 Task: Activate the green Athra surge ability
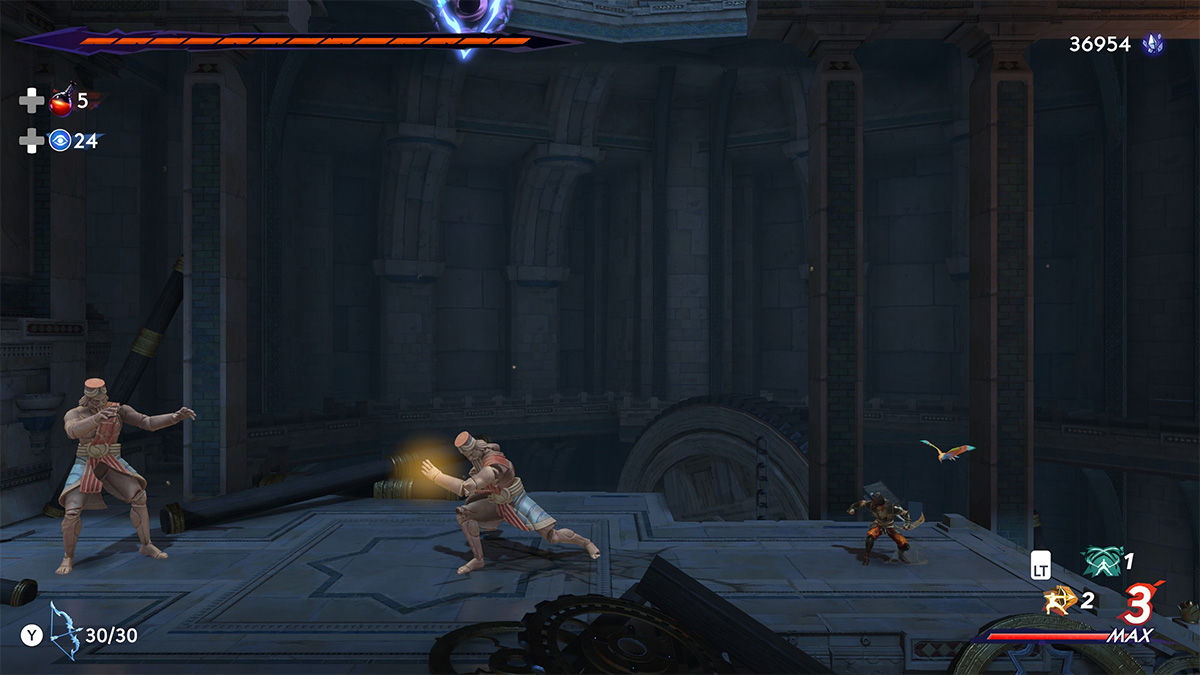click(x=1101, y=561)
